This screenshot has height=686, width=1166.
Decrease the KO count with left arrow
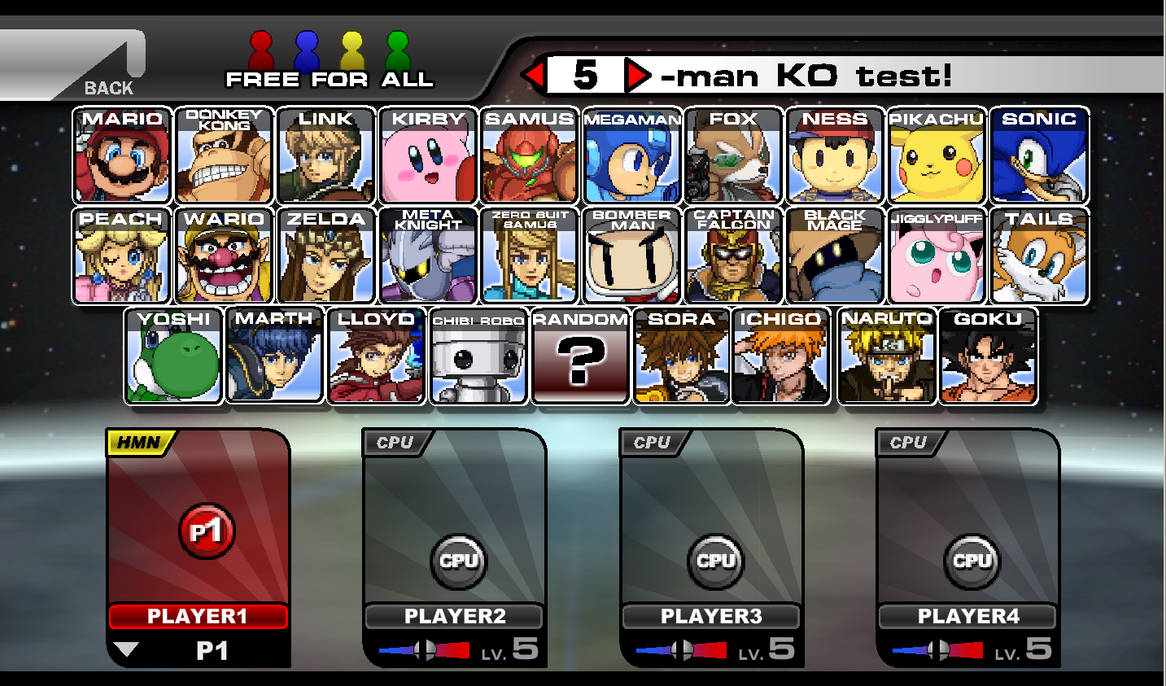(535, 75)
